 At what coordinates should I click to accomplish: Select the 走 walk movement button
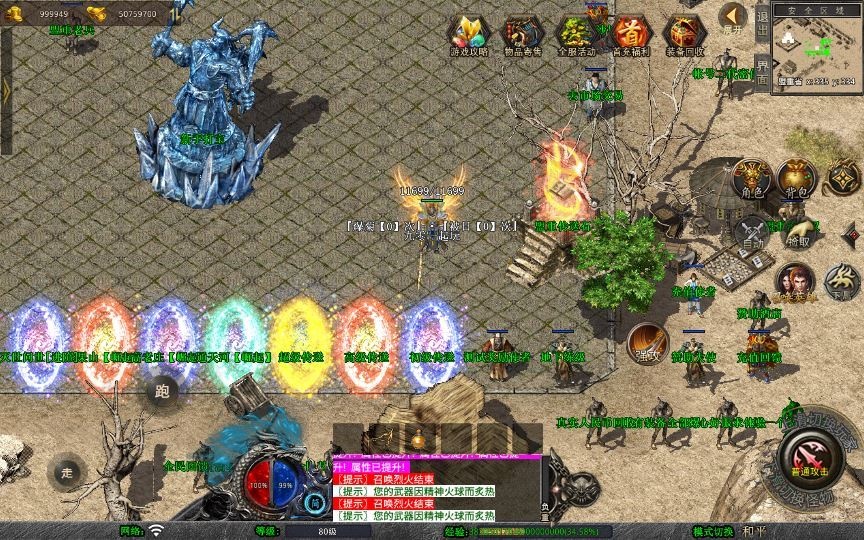pos(69,471)
